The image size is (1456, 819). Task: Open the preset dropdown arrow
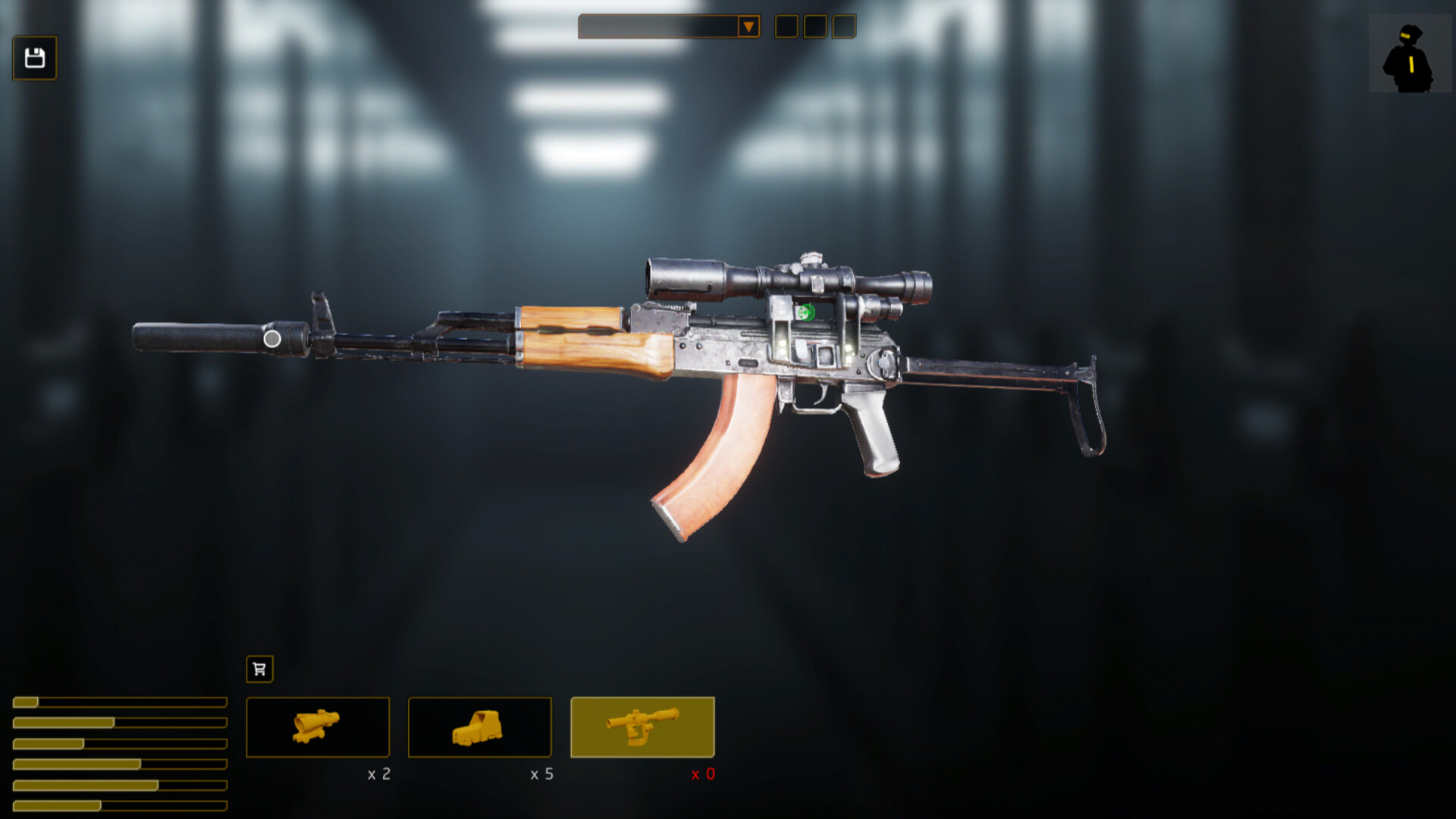click(748, 27)
